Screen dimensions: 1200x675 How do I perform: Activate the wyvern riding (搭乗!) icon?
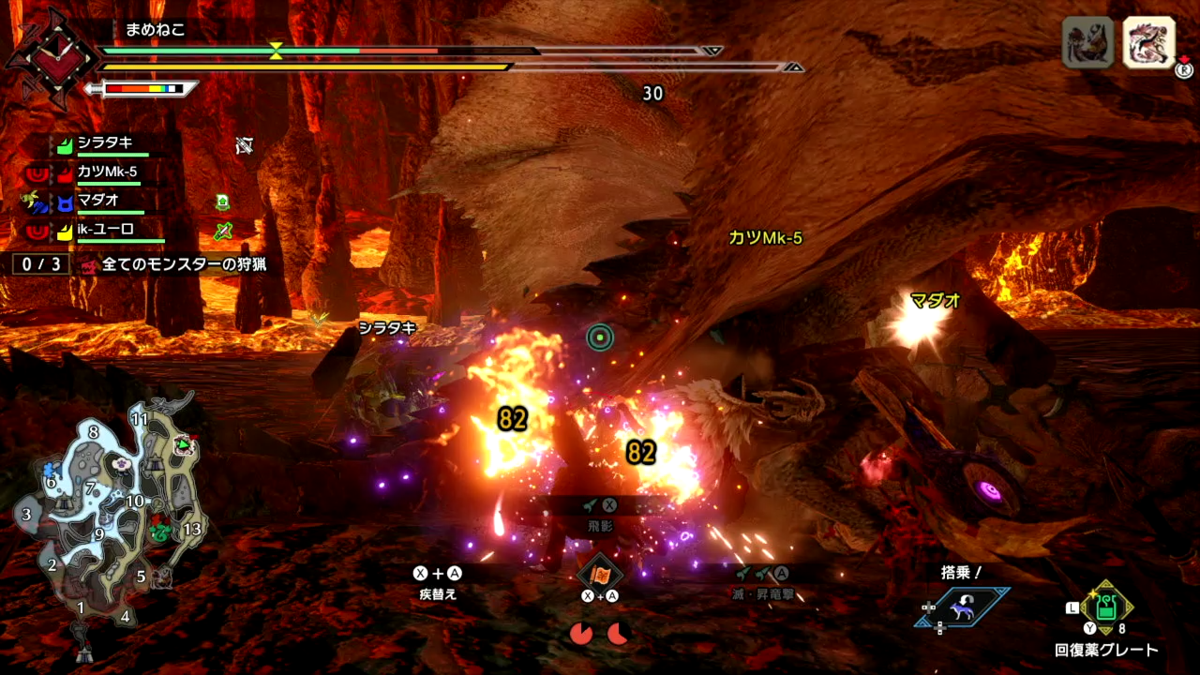961,607
